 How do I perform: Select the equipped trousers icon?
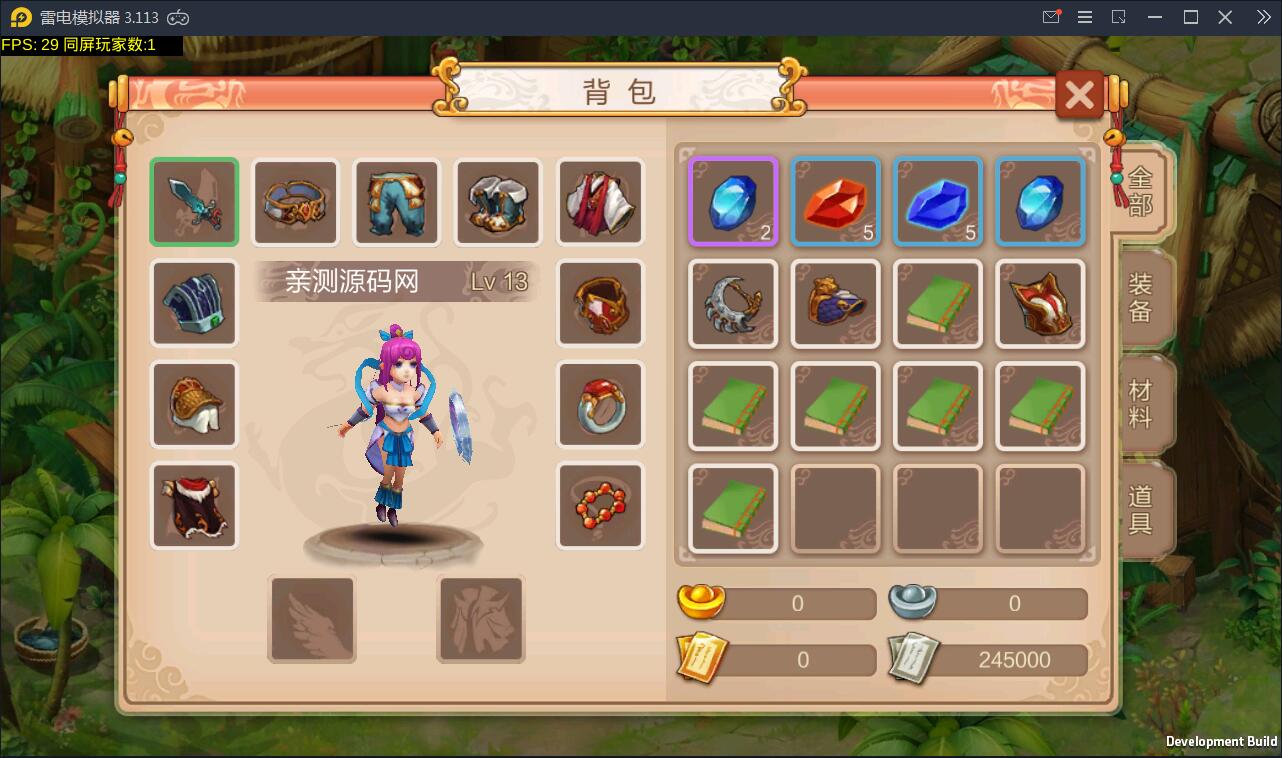coord(396,201)
